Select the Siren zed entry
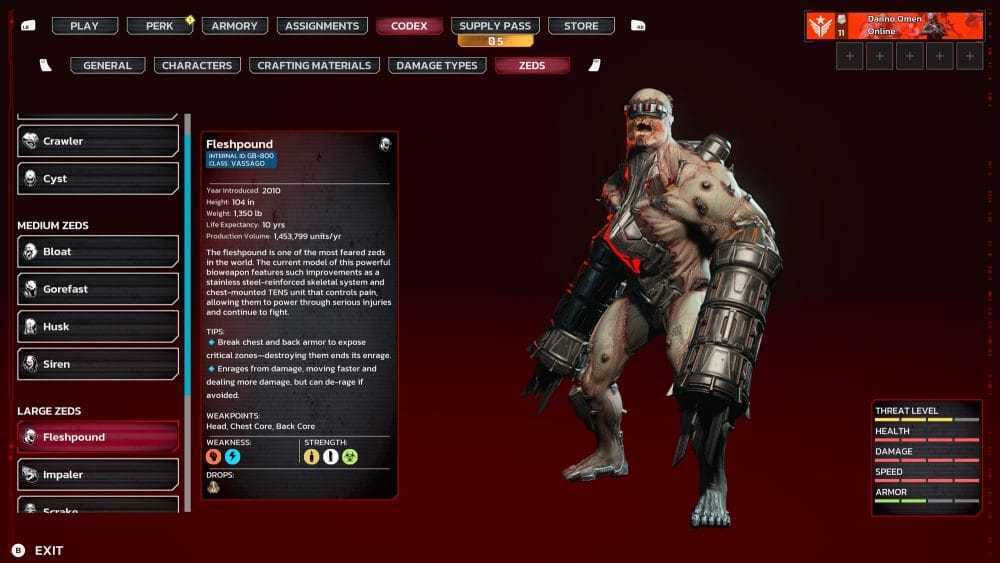The image size is (1000, 563). tap(98, 364)
